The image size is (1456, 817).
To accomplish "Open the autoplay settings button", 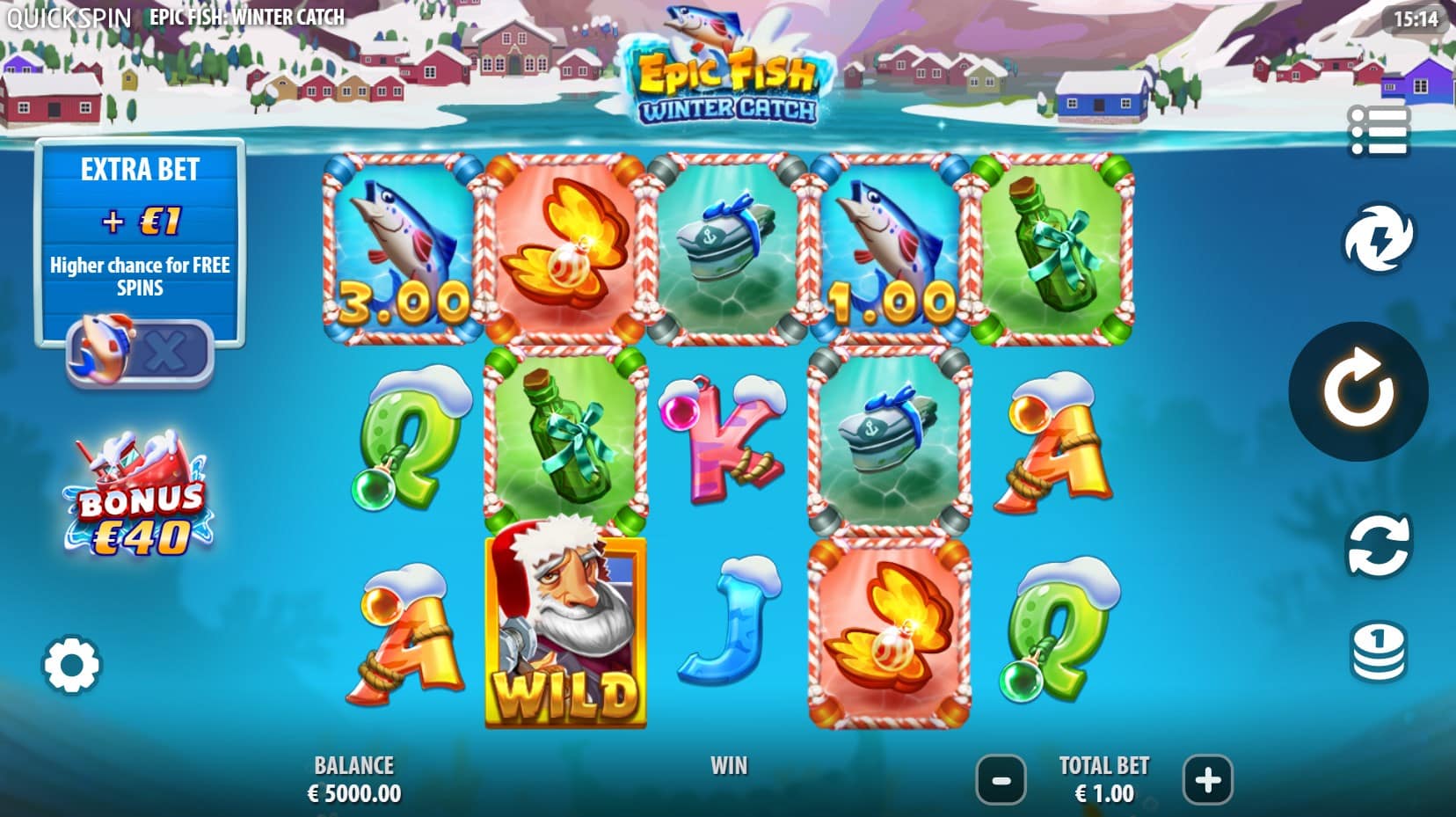I will tap(1378, 546).
